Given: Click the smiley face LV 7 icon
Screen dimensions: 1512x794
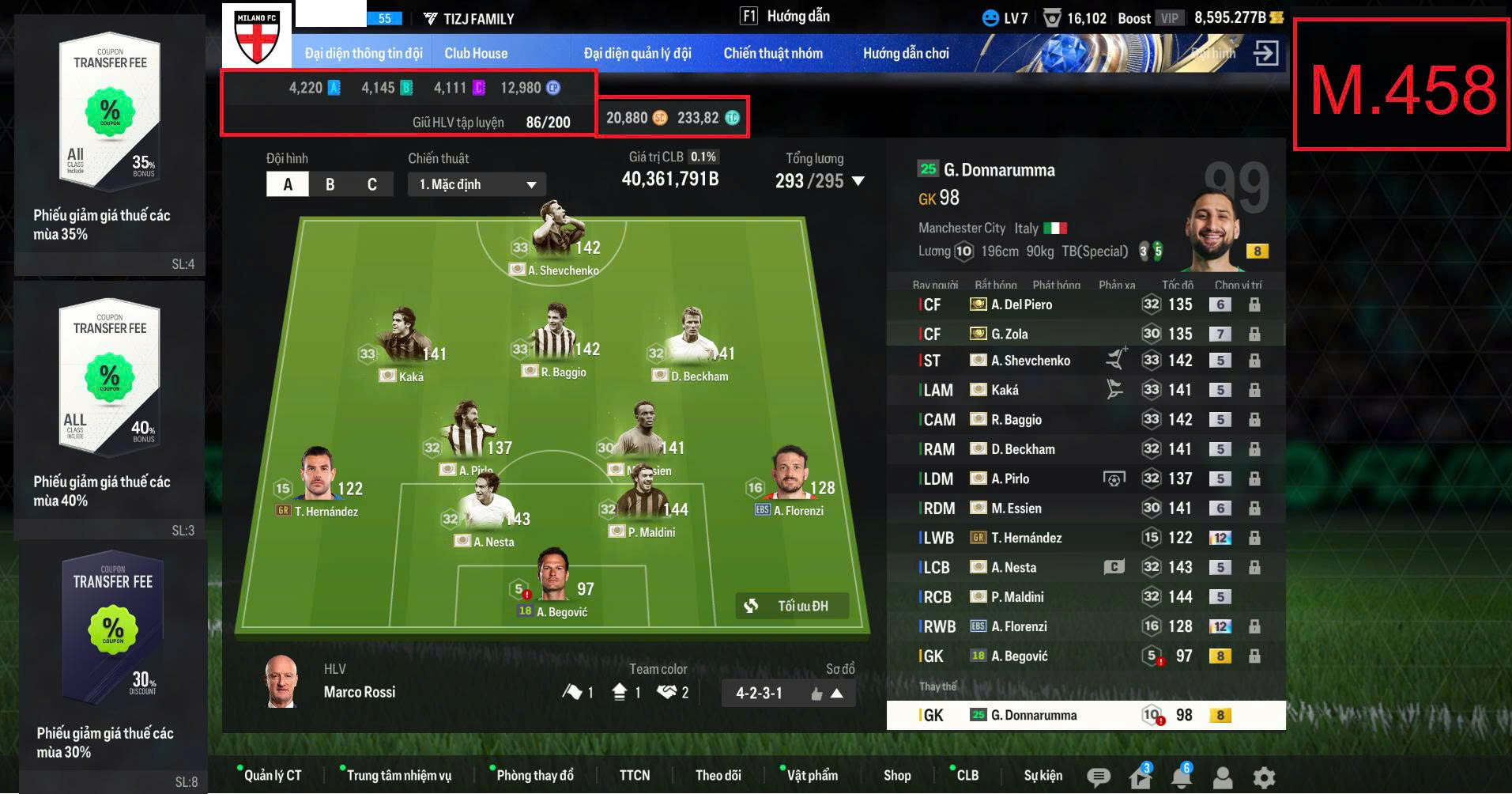Looking at the screenshot, I should pos(988,17).
